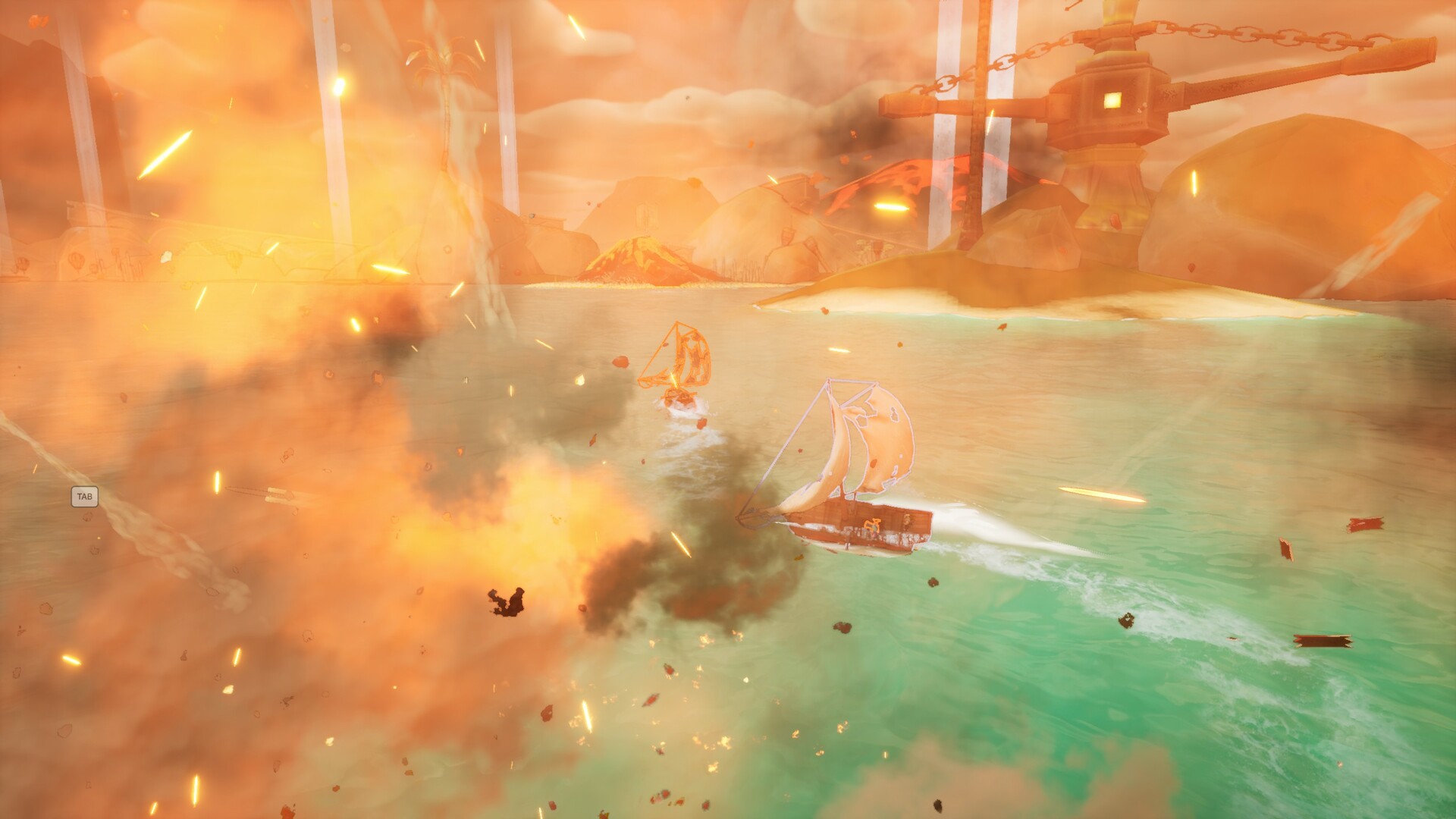Click the TAB key prompt

click(83, 497)
